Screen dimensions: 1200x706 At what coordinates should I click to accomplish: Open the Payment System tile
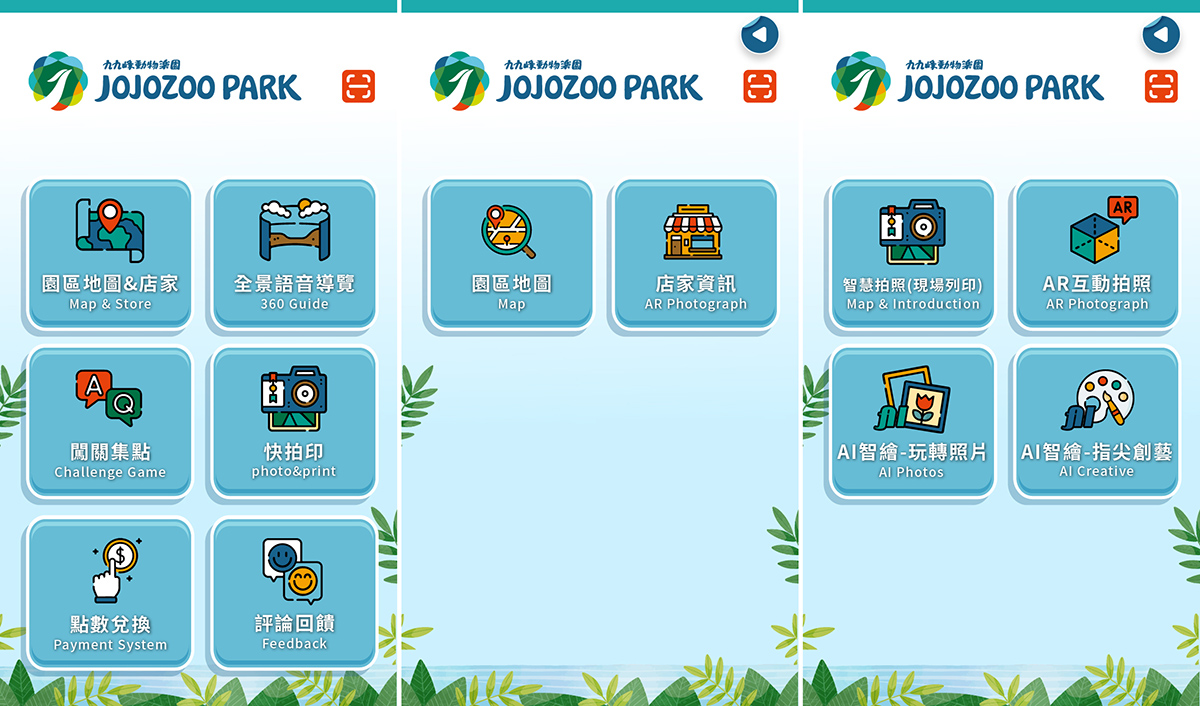coord(110,593)
